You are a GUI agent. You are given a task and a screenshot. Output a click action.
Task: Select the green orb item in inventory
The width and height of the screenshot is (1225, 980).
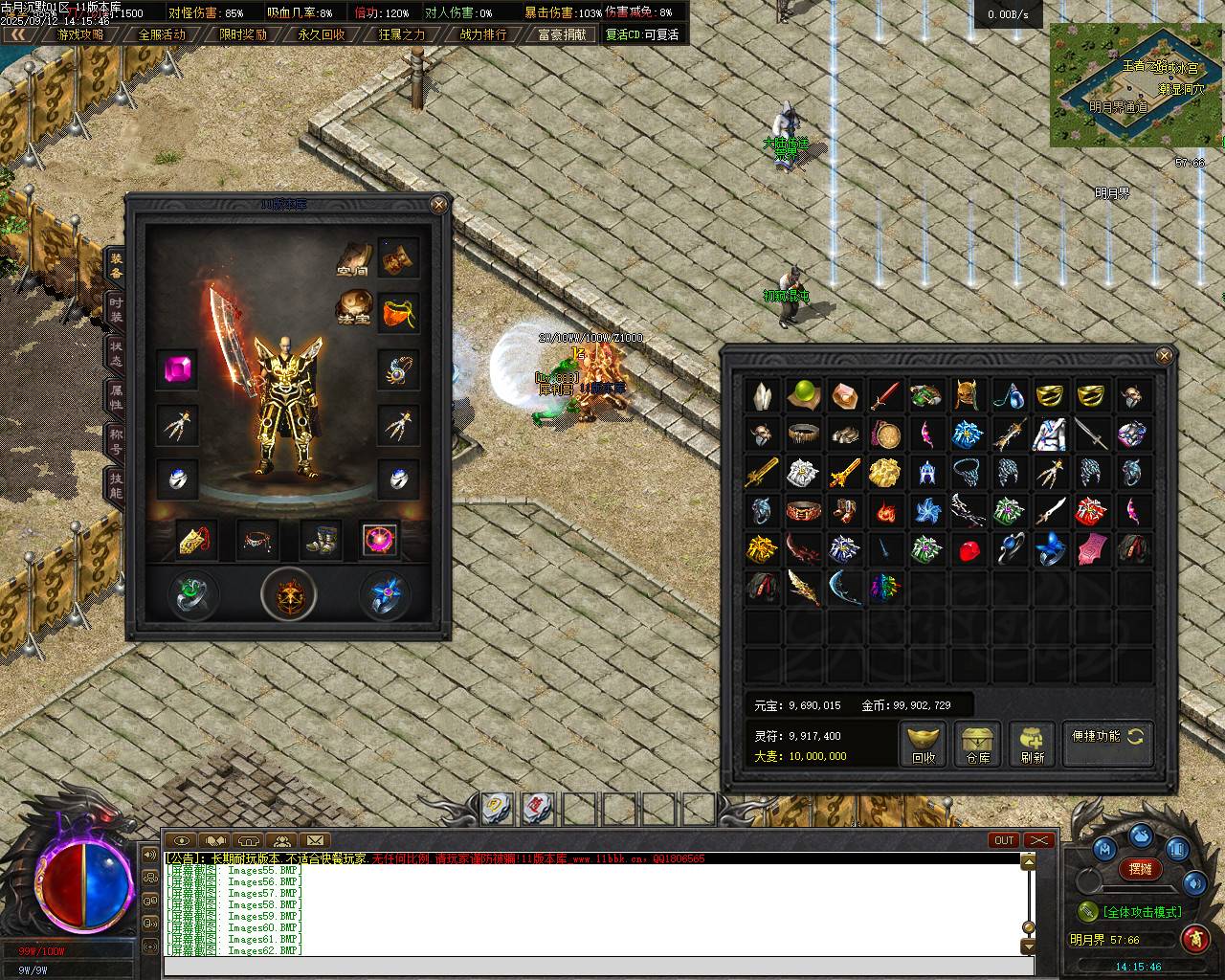coord(803,394)
